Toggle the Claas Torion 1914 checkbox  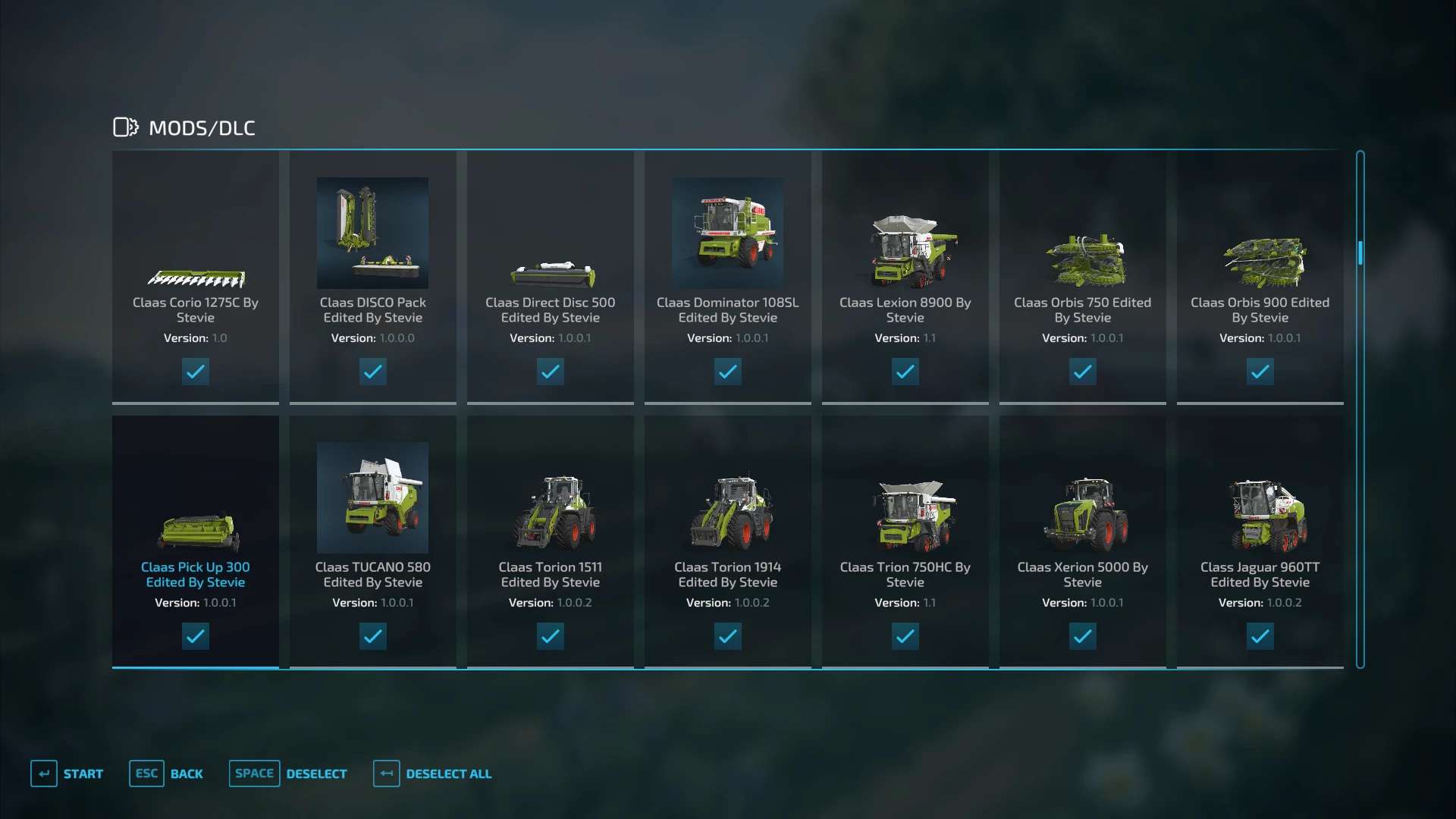click(728, 636)
